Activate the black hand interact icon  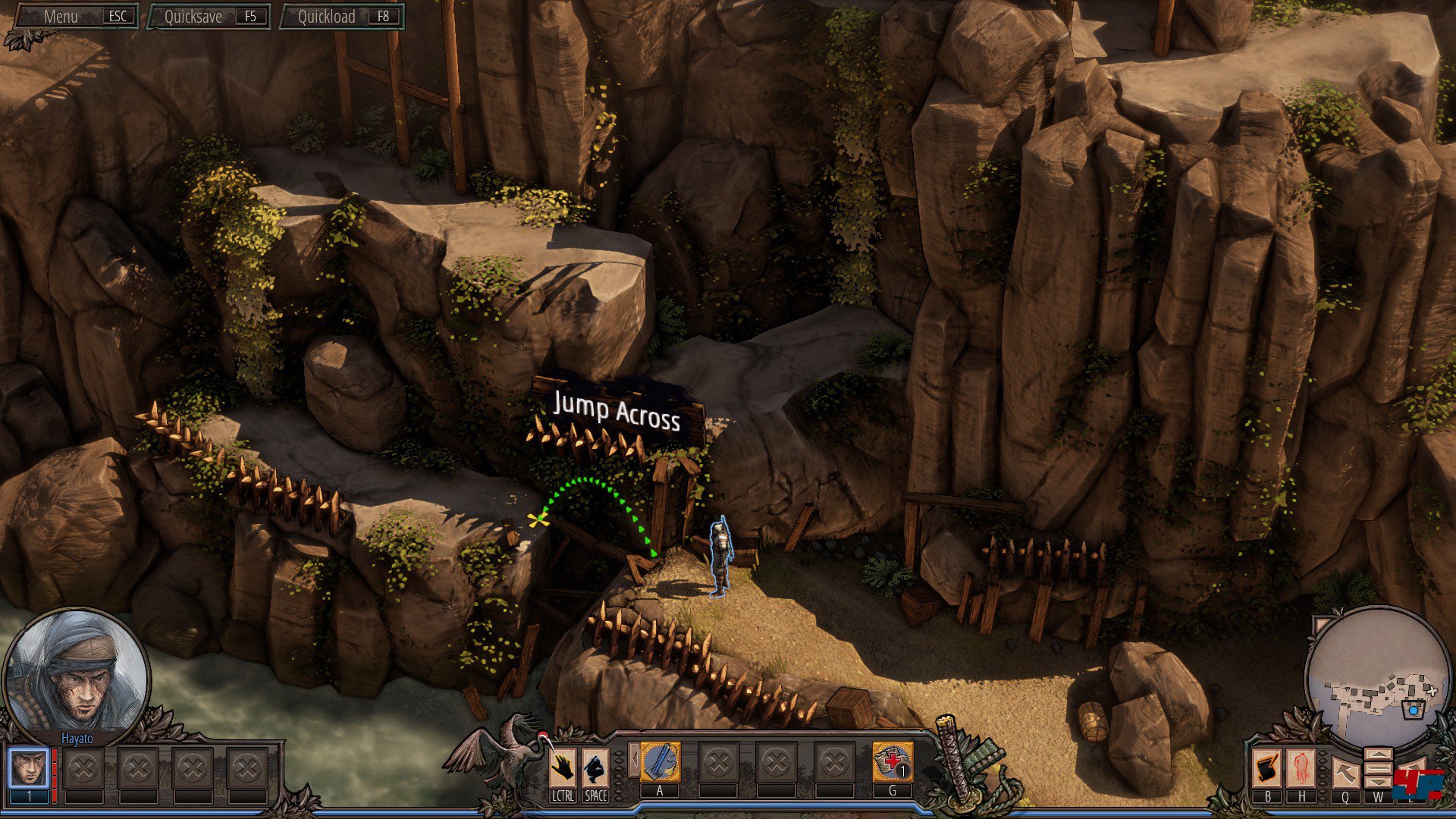(562, 769)
